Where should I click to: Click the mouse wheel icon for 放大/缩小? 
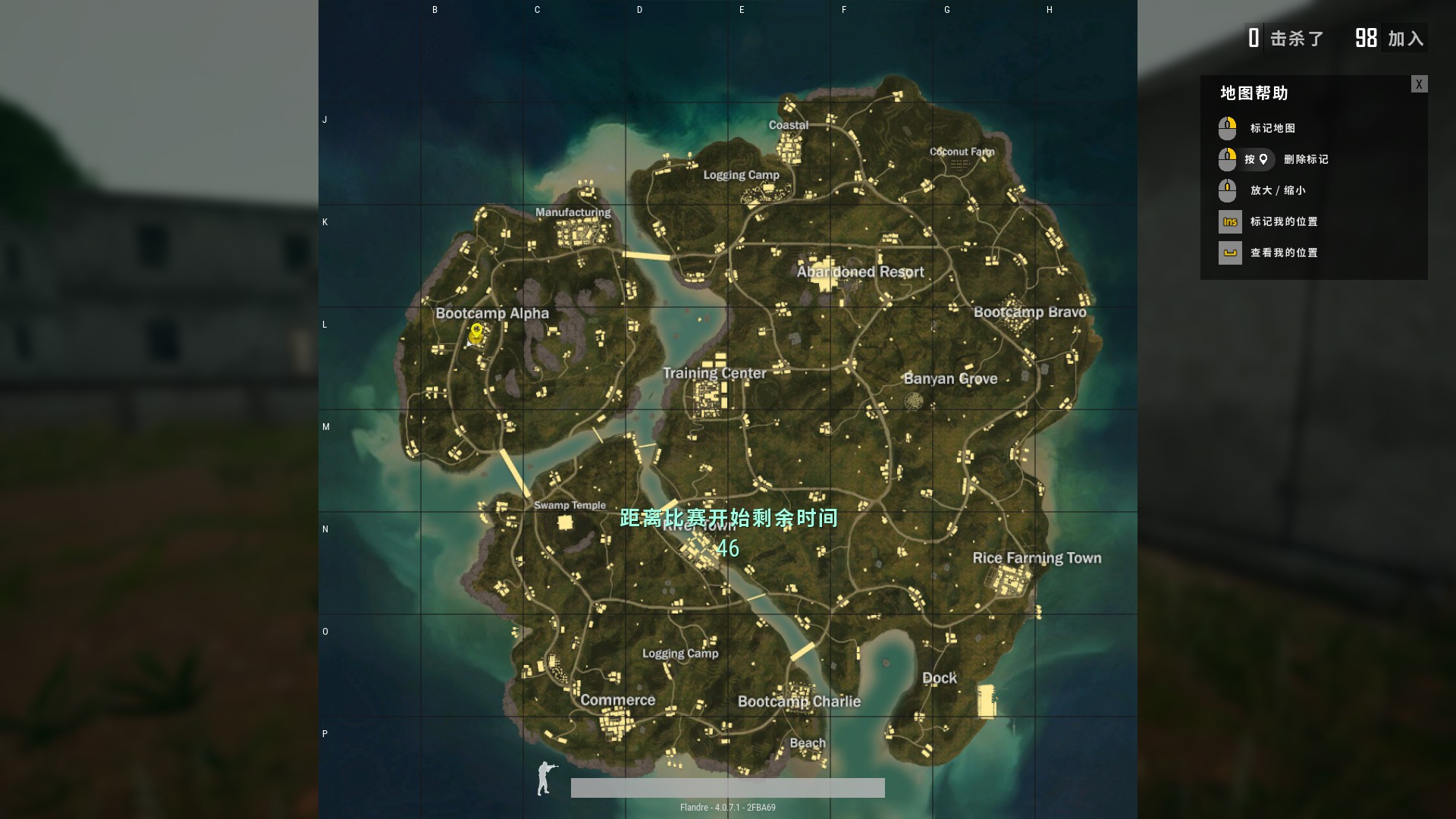pos(1228,190)
